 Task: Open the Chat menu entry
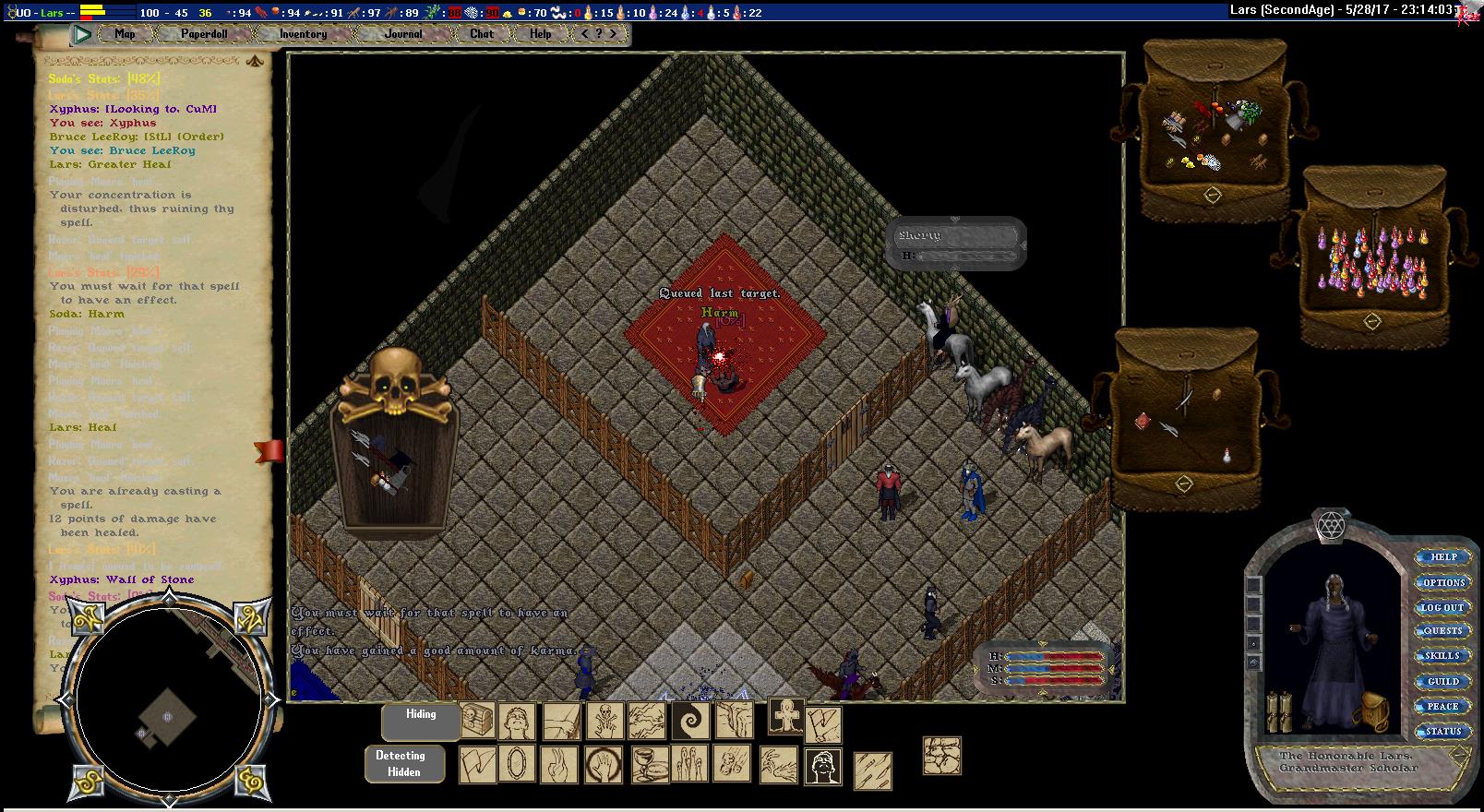482,34
